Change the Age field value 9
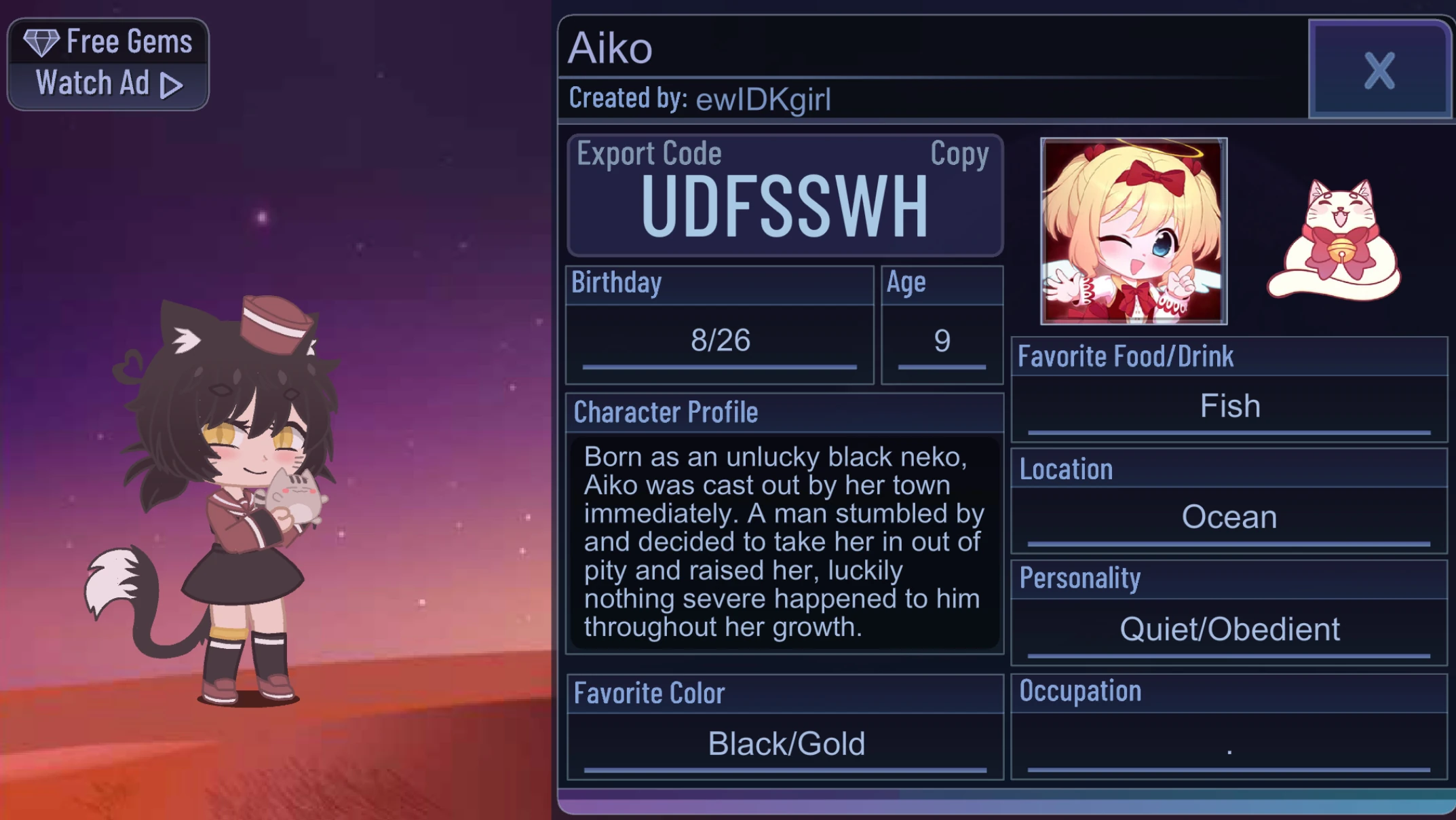 coord(941,341)
